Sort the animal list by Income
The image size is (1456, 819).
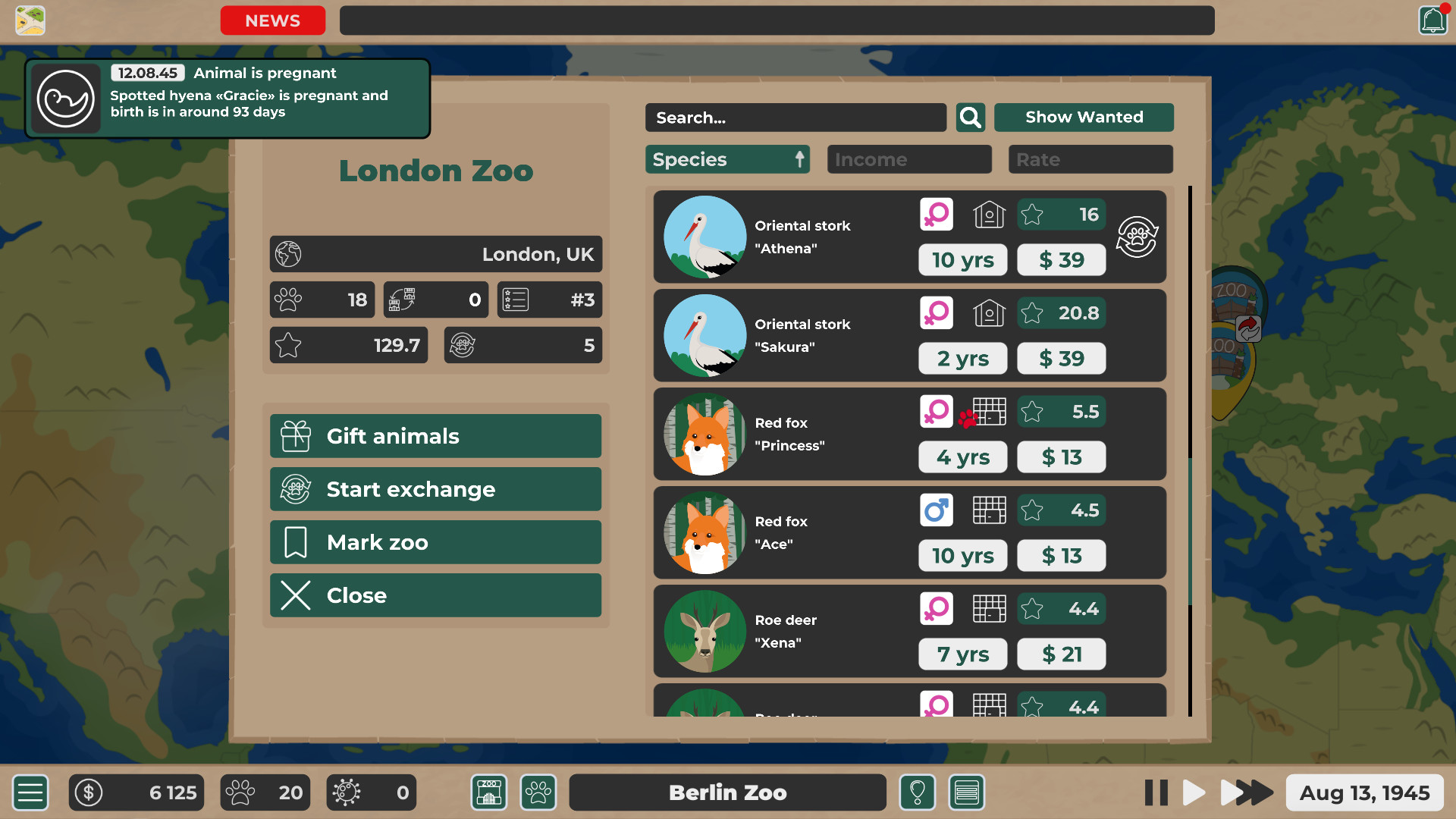point(908,159)
